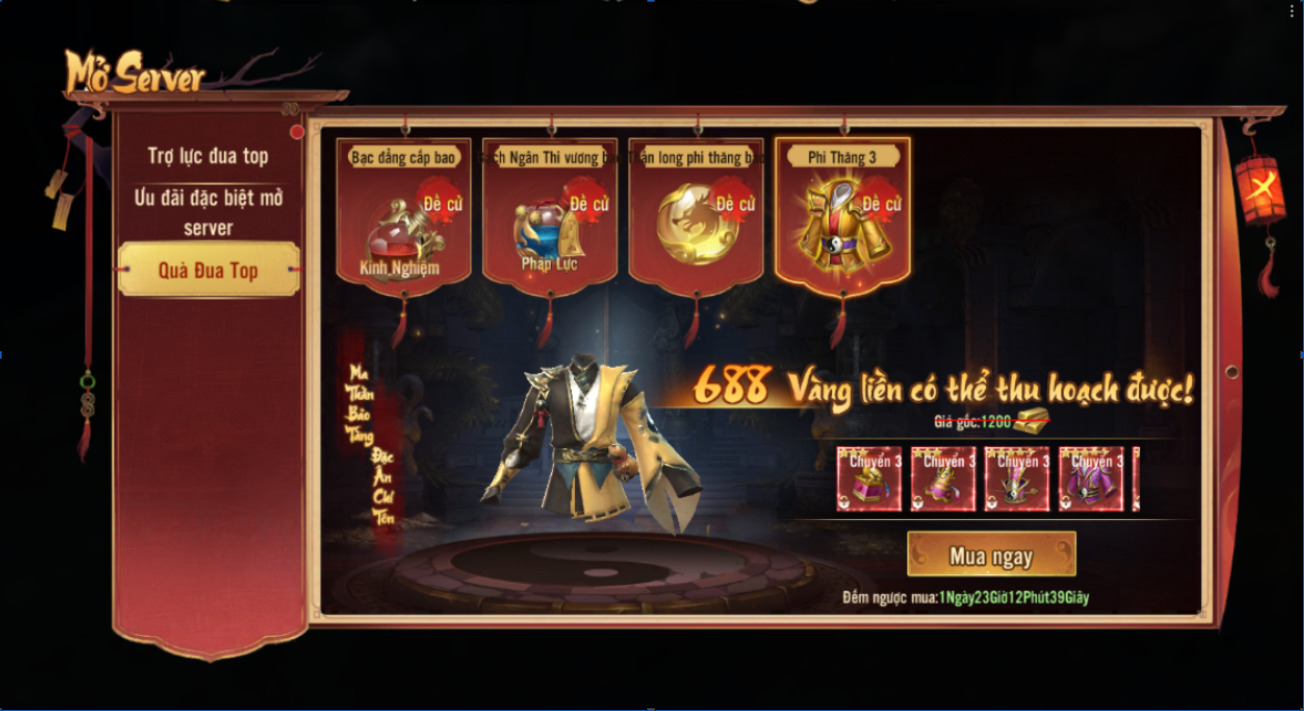View the purple robe reward item
The image size is (1304, 711).
click(1091, 479)
